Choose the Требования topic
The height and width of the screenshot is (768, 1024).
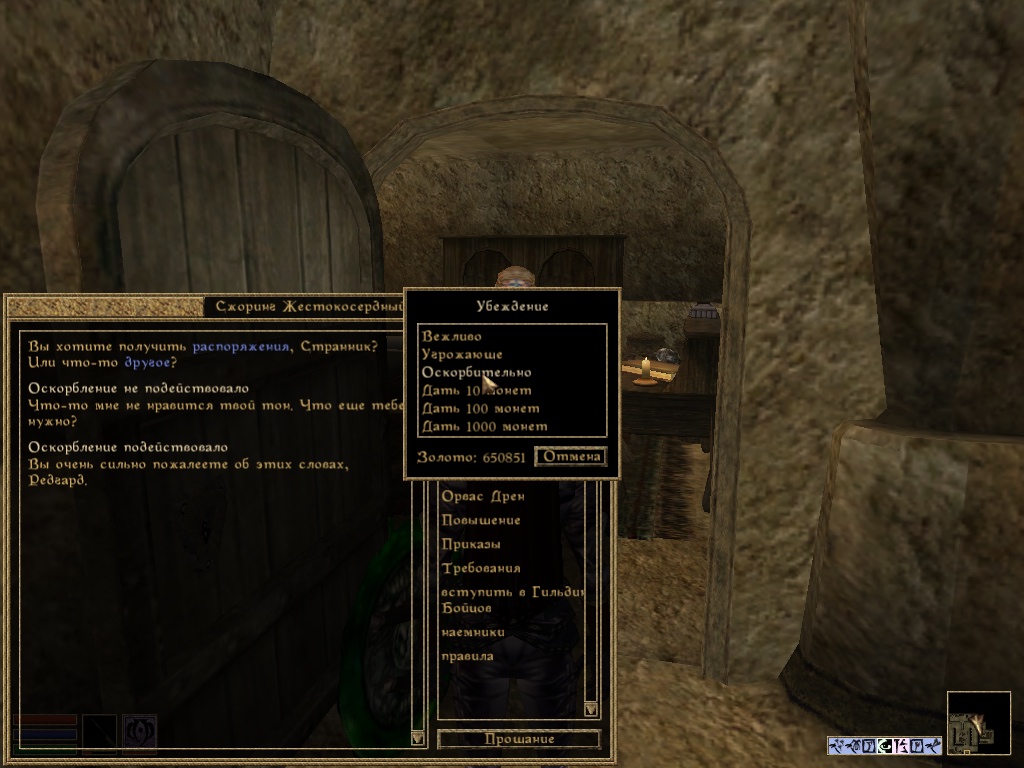481,569
